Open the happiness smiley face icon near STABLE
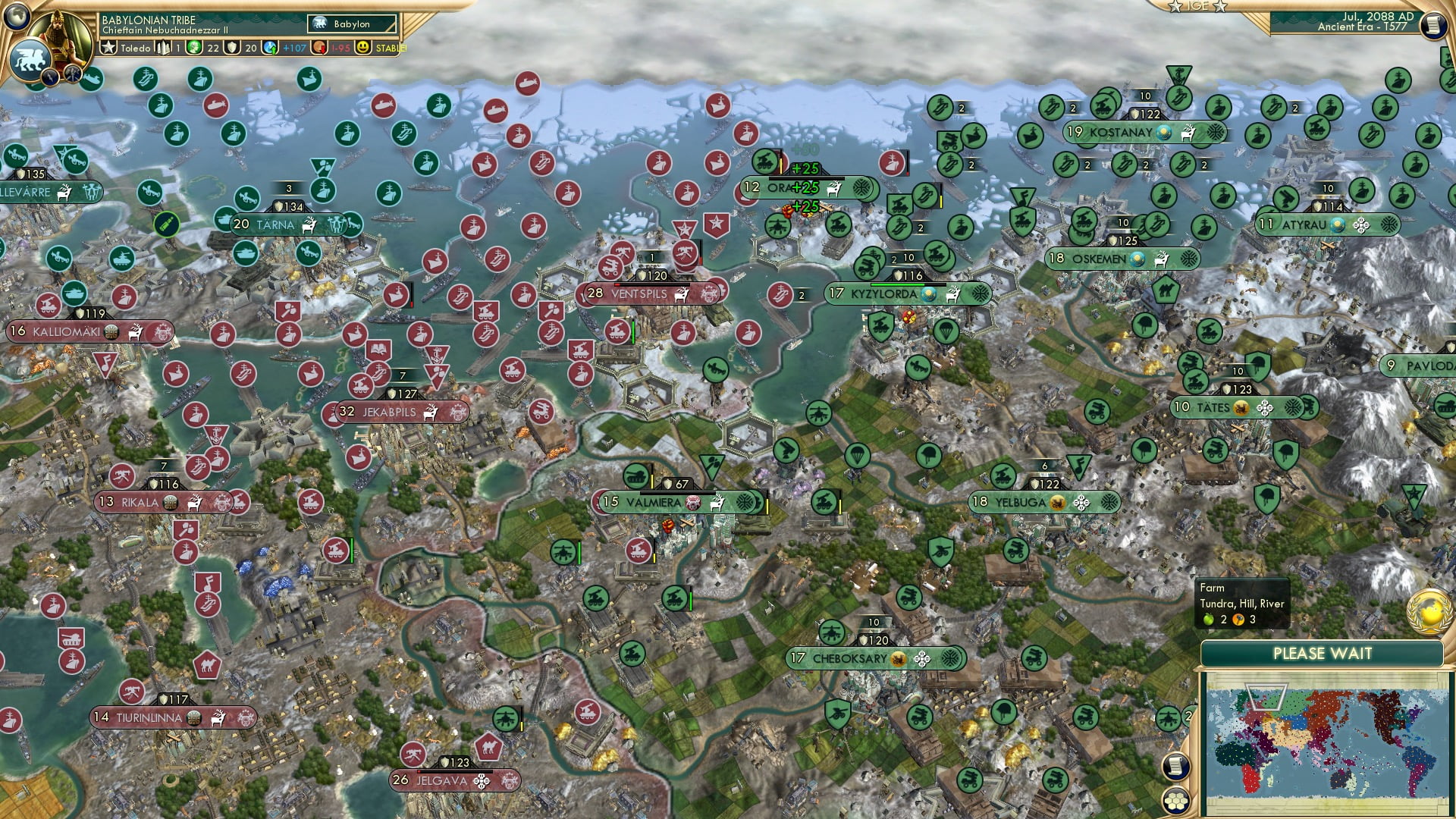The width and height of the screenshot is (1456, 819). pyautogui.click(x=363, y=45)
